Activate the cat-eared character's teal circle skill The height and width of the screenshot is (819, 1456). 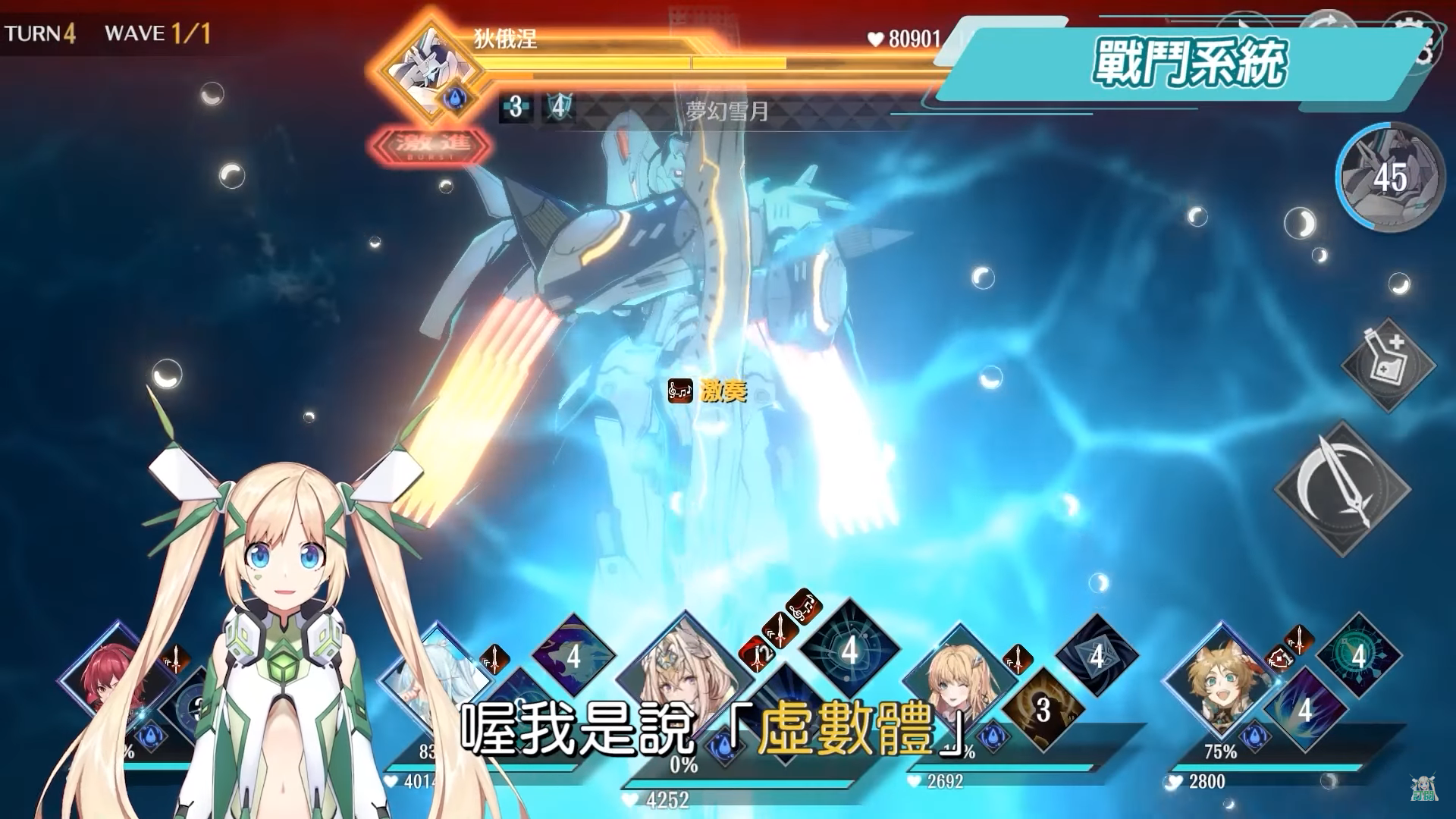coord(1357,655)
